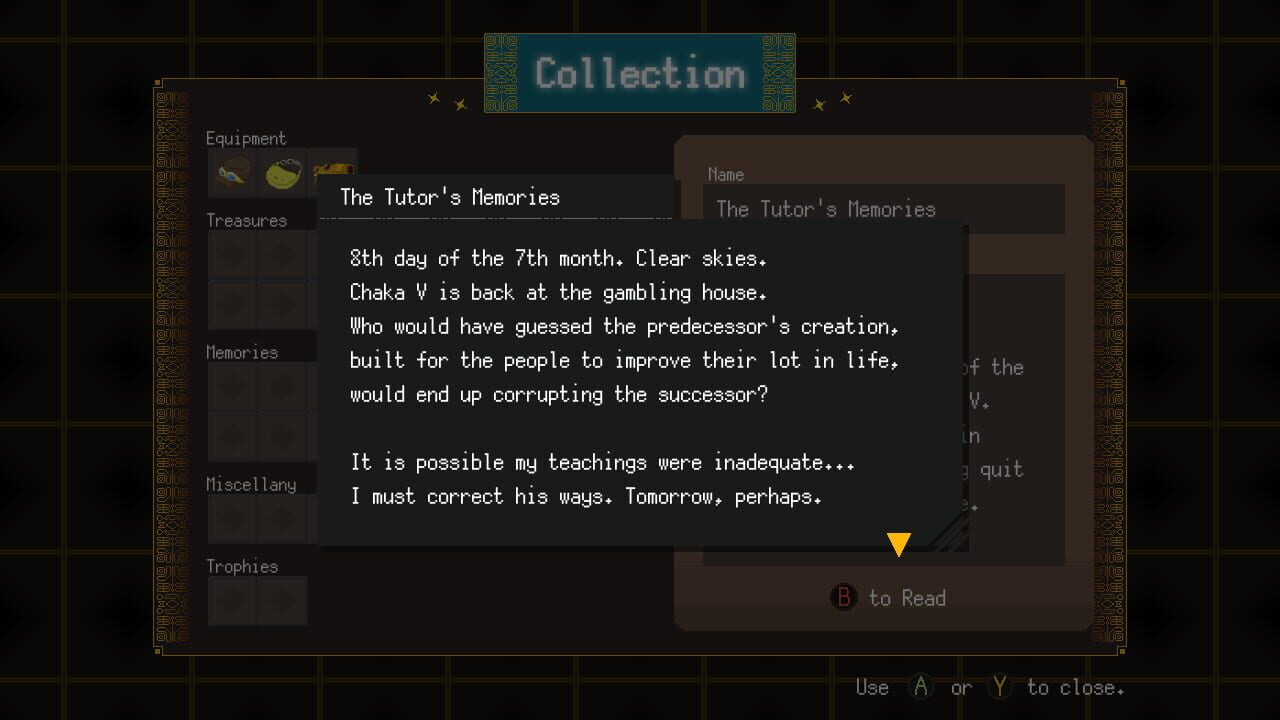Screen dimensions: 1280x720
Task: Open the first Memories slot item
Action: click(230, 385)
